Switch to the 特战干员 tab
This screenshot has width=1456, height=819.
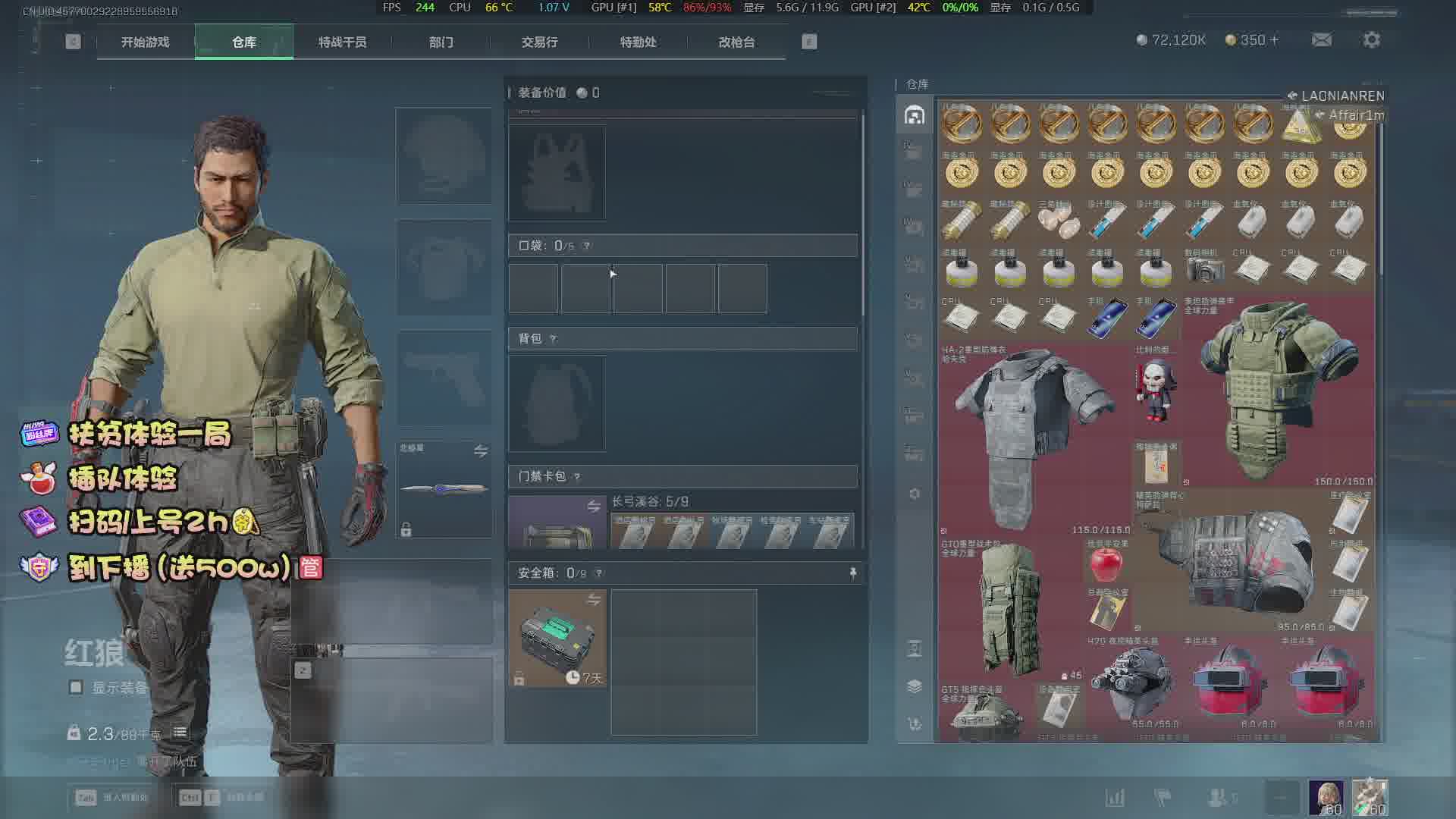pos(342,42)
